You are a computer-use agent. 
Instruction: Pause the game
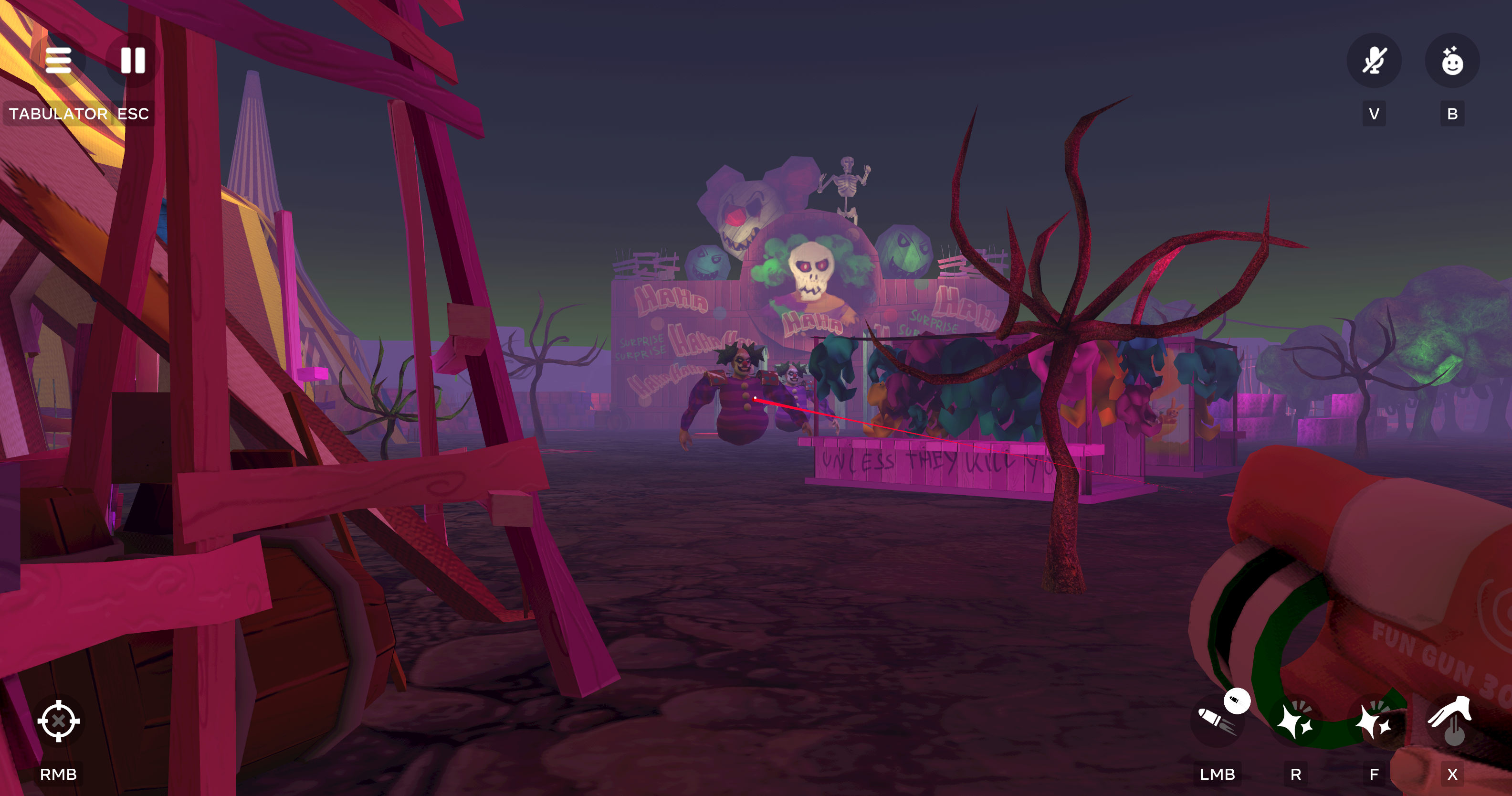point(133,61)
